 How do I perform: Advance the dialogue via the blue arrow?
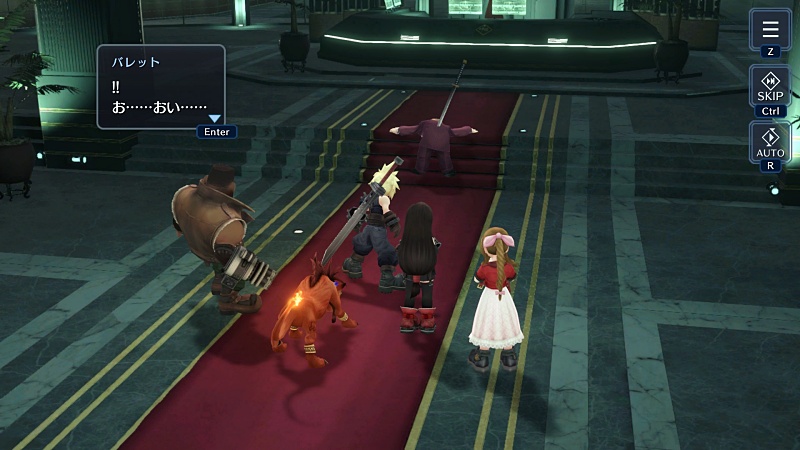pos(214,118)
